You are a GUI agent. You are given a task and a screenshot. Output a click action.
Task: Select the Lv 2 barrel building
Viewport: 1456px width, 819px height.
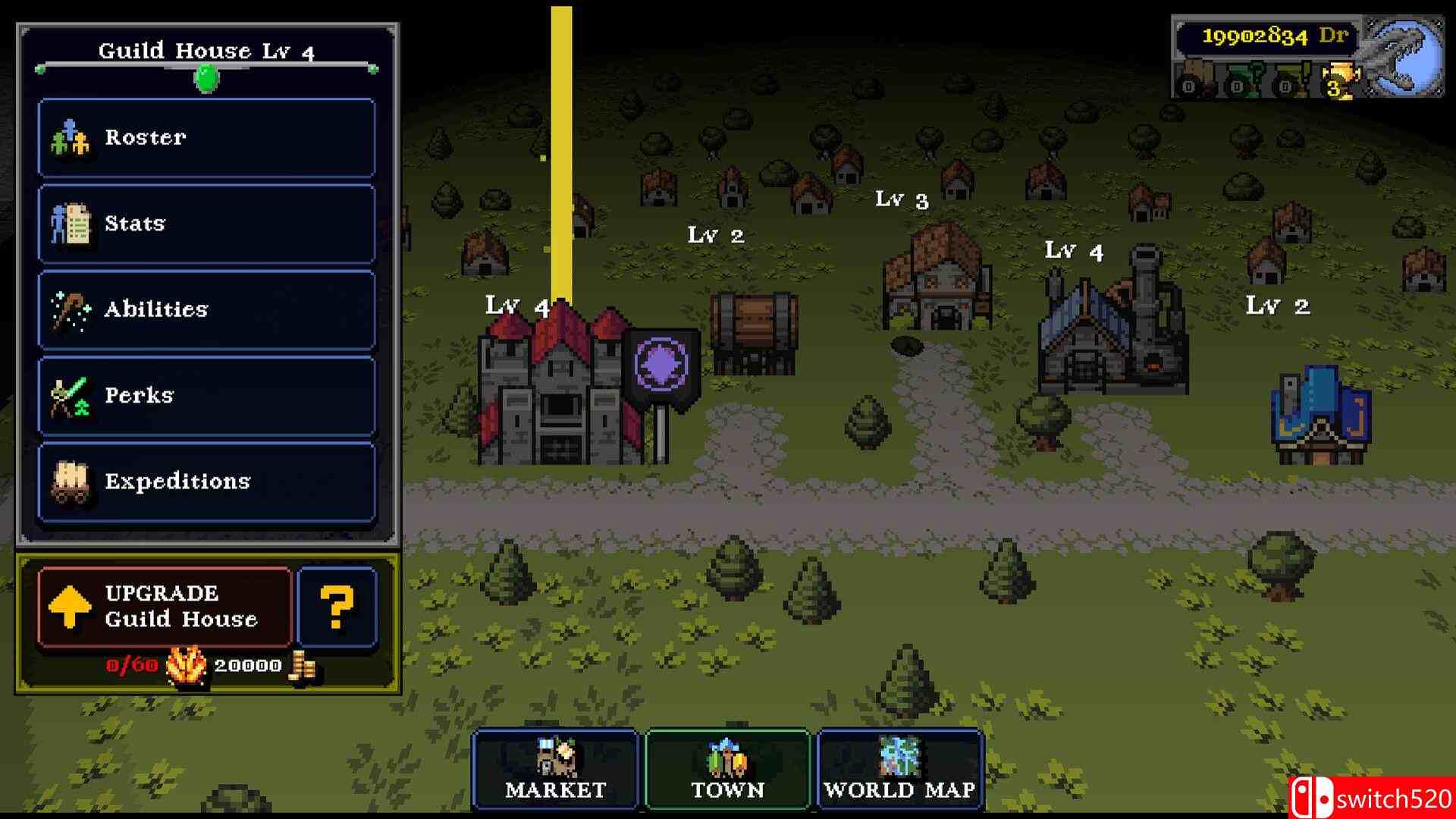click(x=754, y=334)
